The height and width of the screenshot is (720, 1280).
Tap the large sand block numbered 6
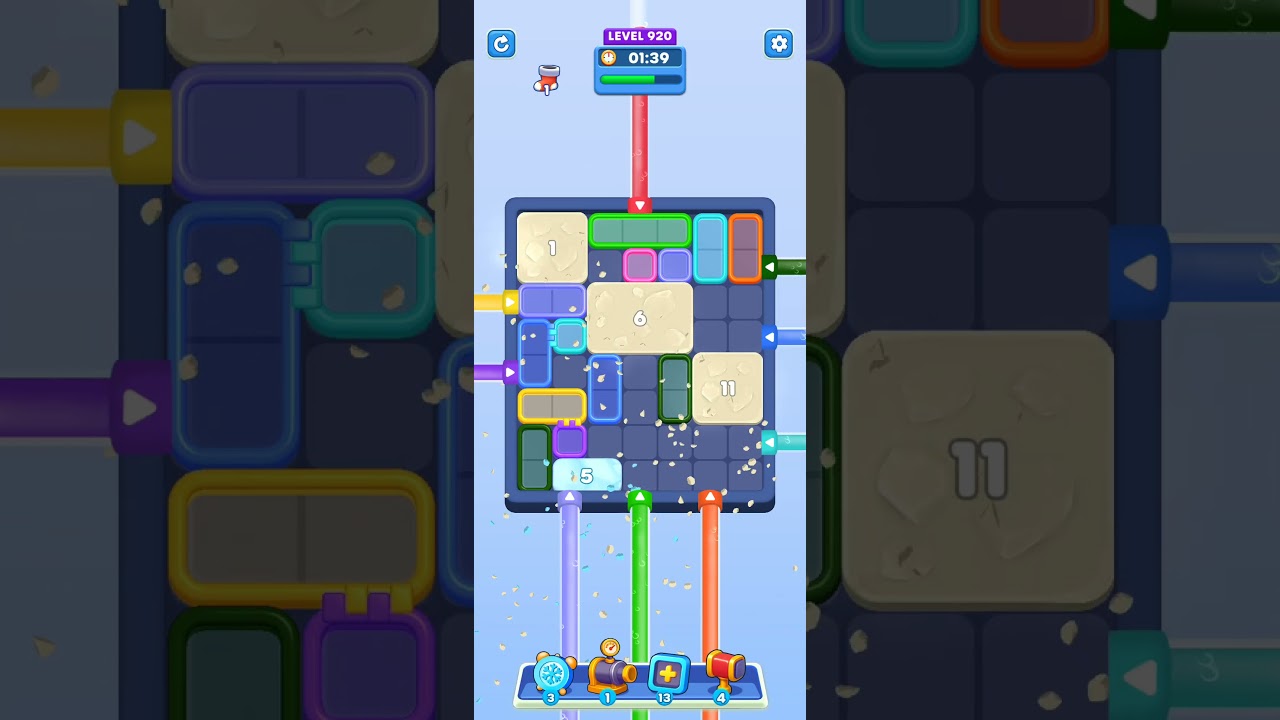click(x=641, y=319)
